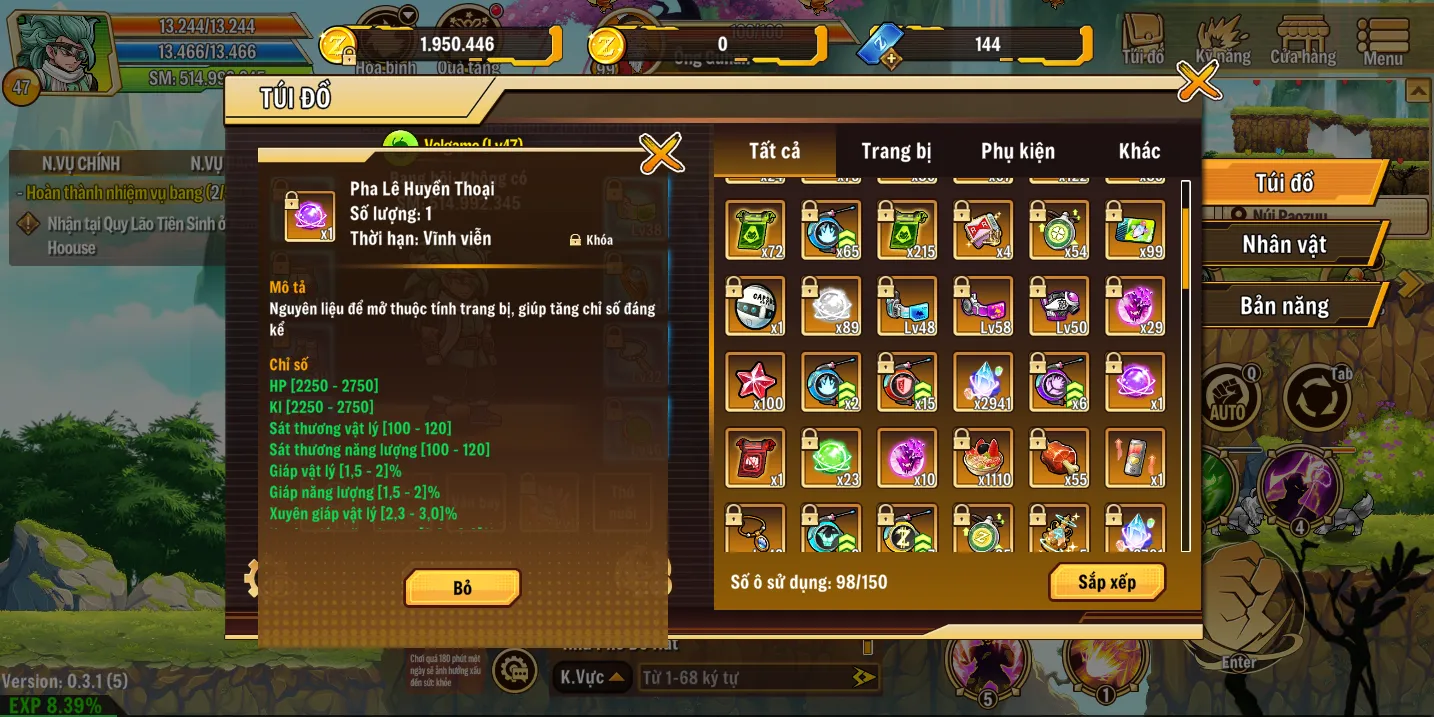Switch to the Trang bị tab
The image size is (1434, 717).
click(896, 151)
